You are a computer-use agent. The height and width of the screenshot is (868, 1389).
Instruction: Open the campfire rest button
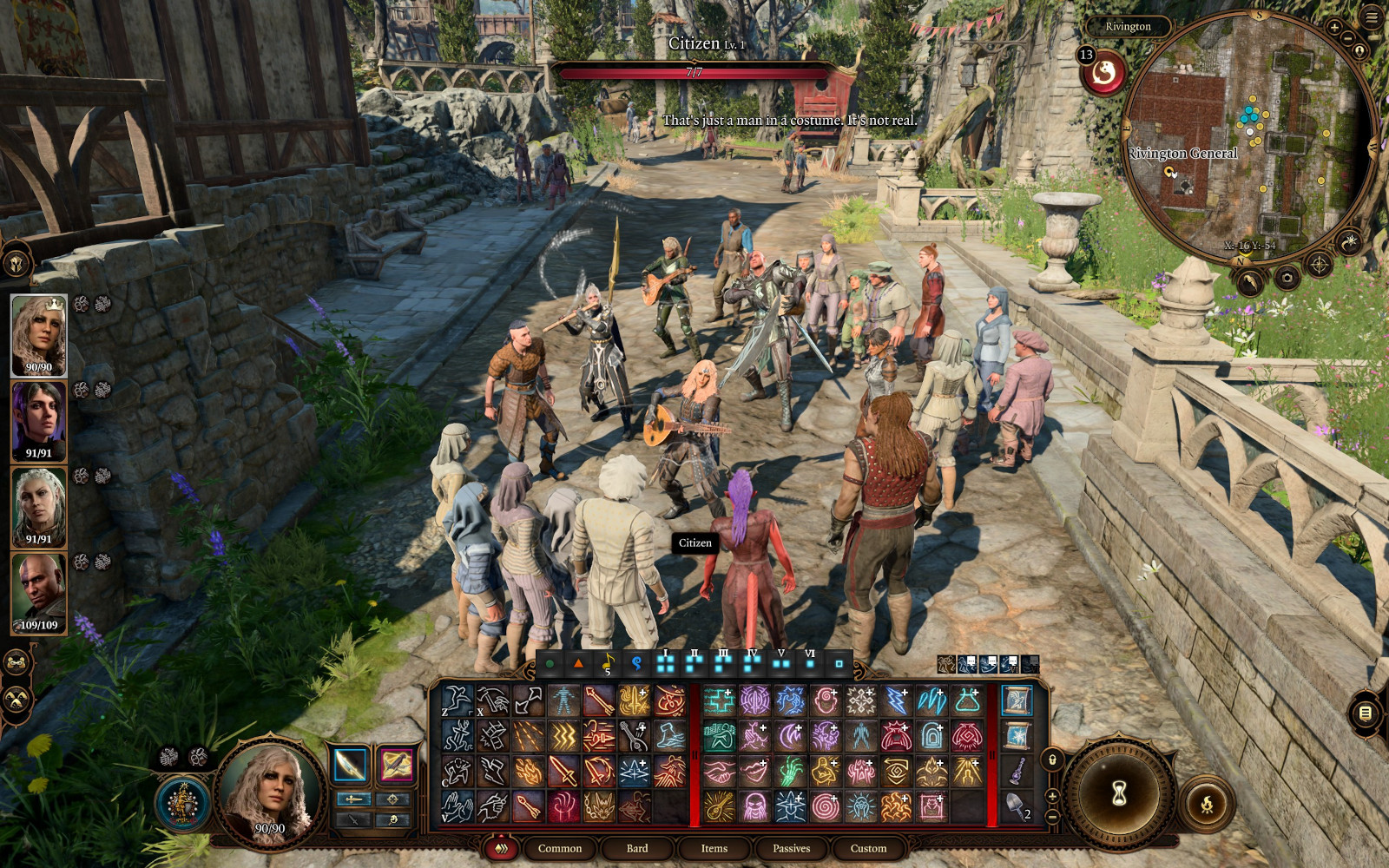[1206, 805]
